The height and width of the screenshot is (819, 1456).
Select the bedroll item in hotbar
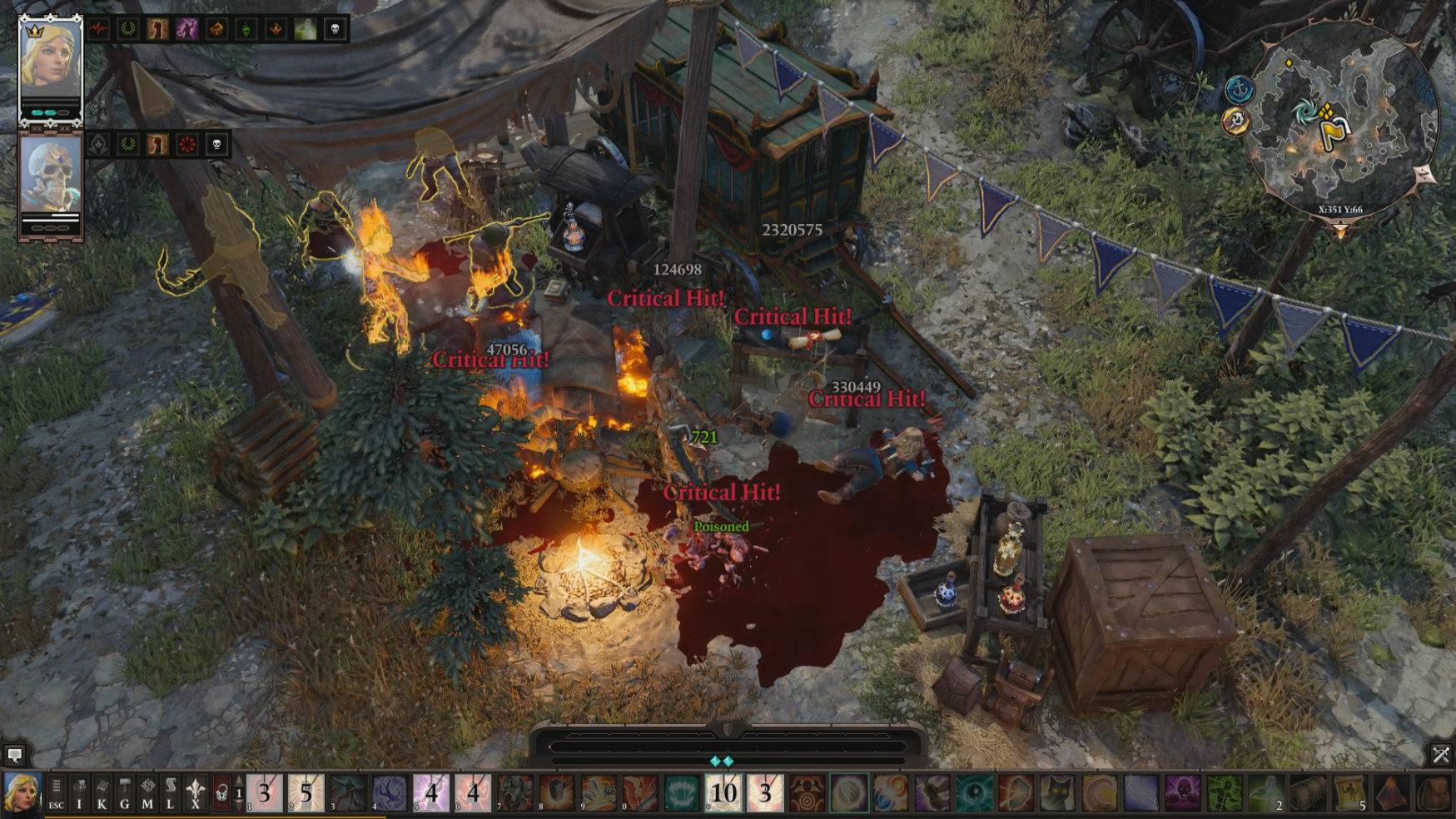coord(1307,793)
